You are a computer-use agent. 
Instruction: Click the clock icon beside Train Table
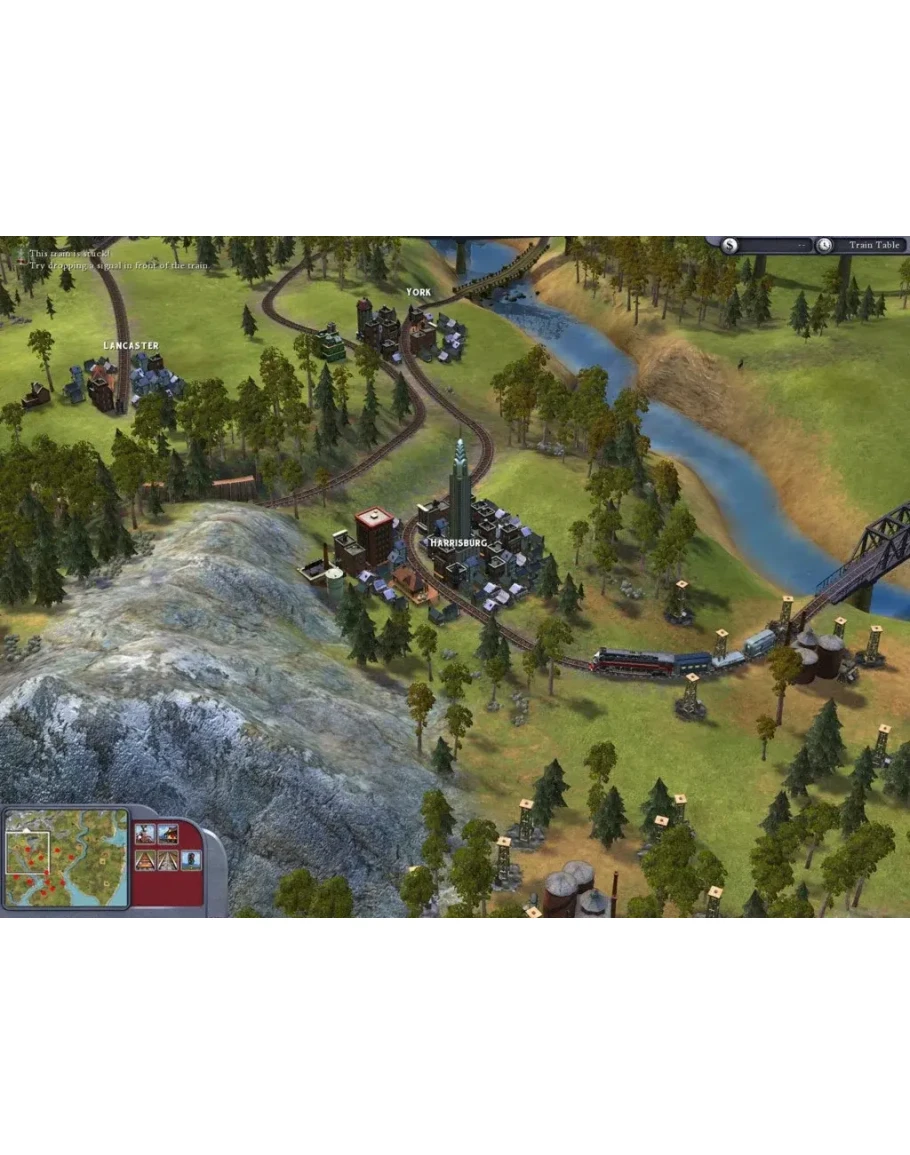coord(824,245)
